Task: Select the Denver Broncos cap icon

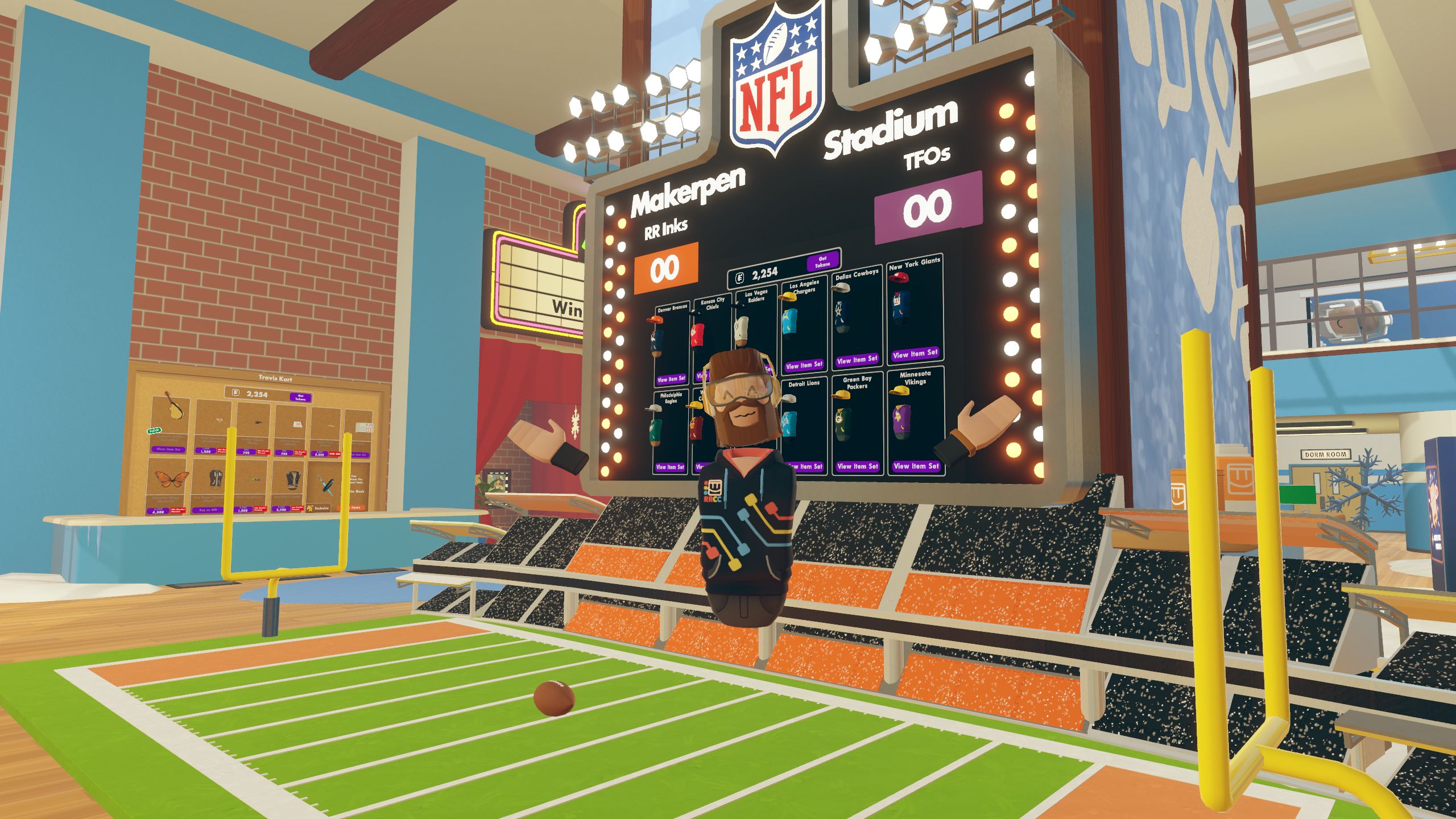Action: (x=653, y=320)
